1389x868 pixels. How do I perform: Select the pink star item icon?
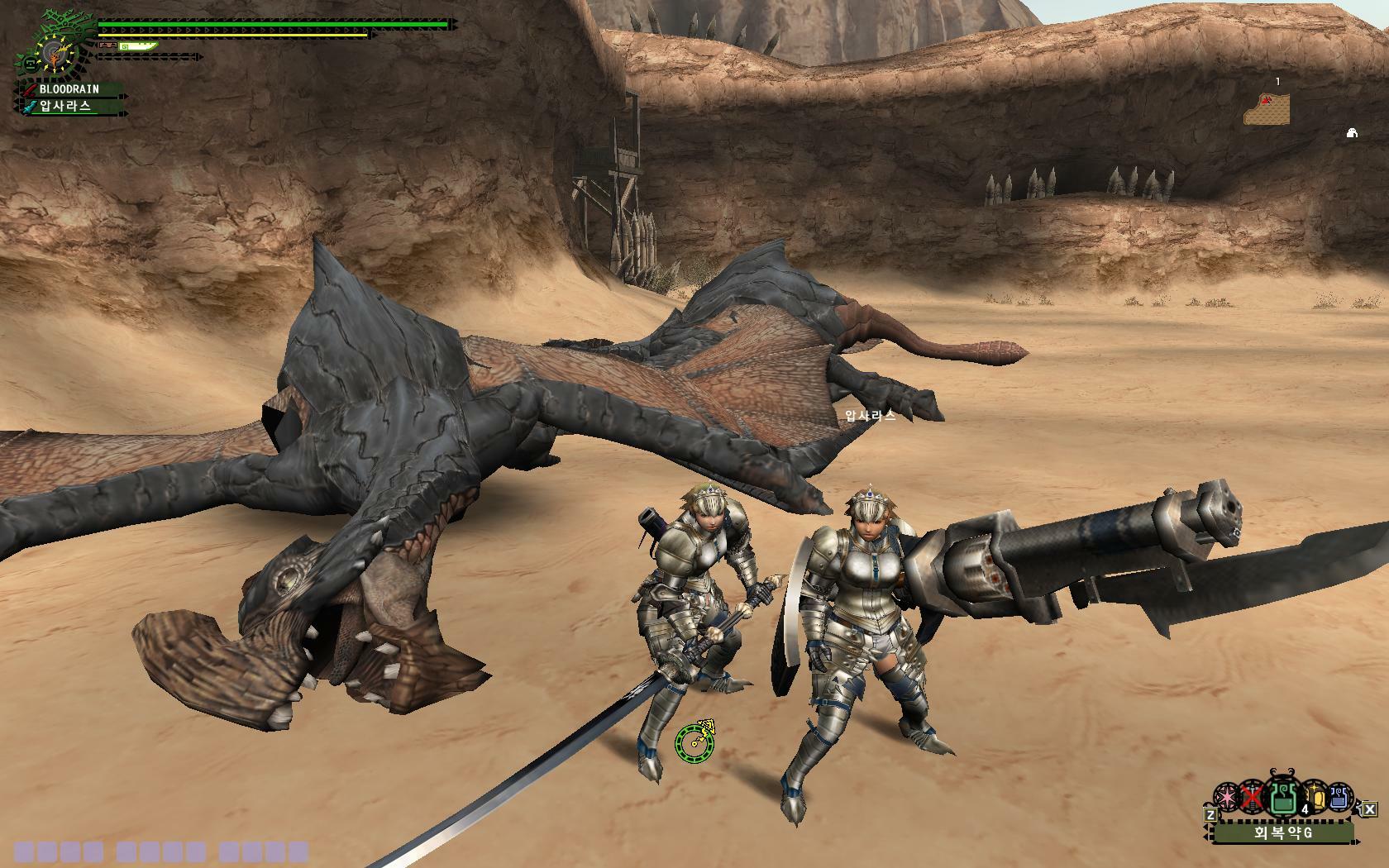pyautogui.click(x=1227, y=798)
